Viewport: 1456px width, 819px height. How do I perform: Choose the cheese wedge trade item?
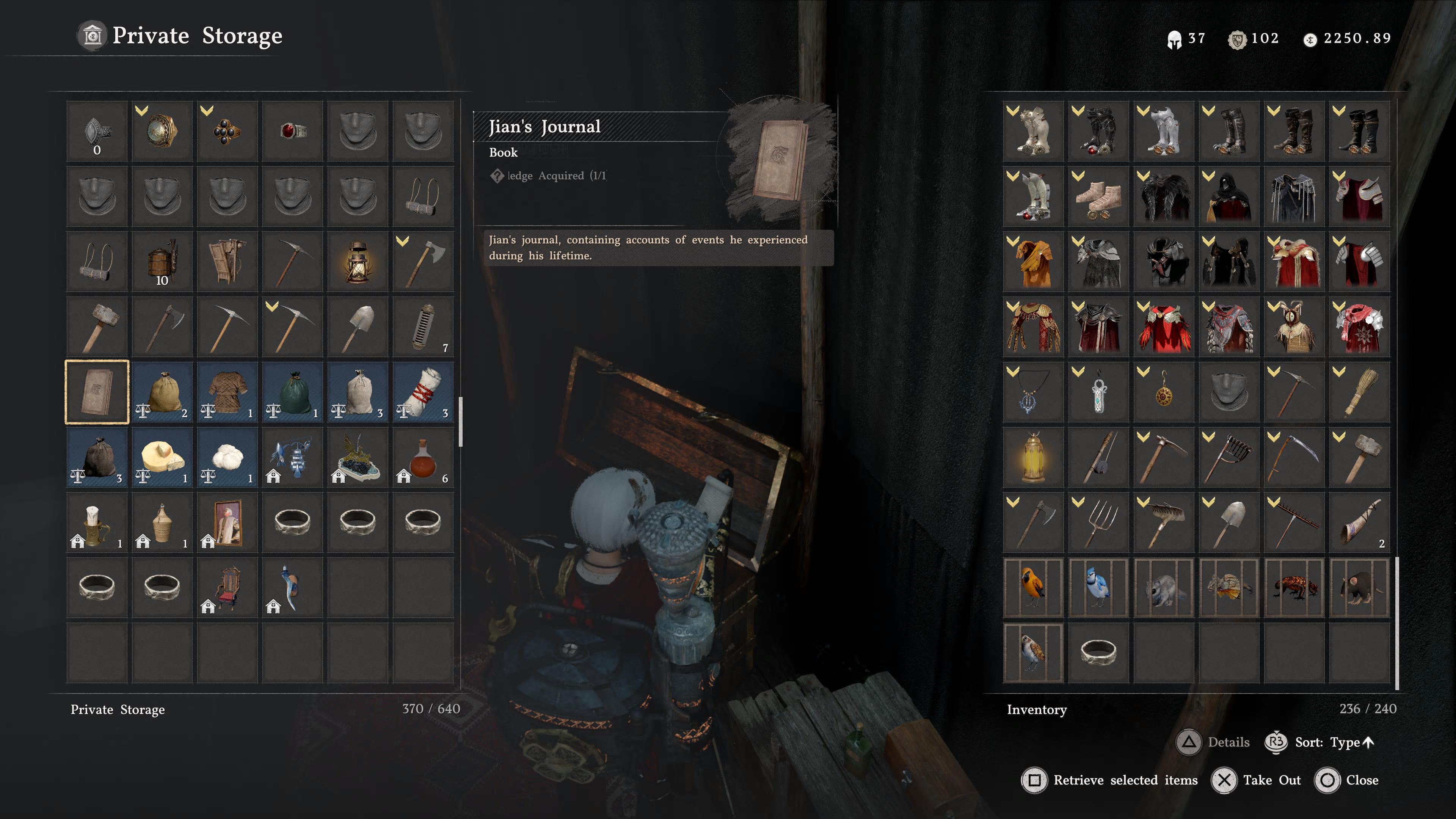coord(162,457)
